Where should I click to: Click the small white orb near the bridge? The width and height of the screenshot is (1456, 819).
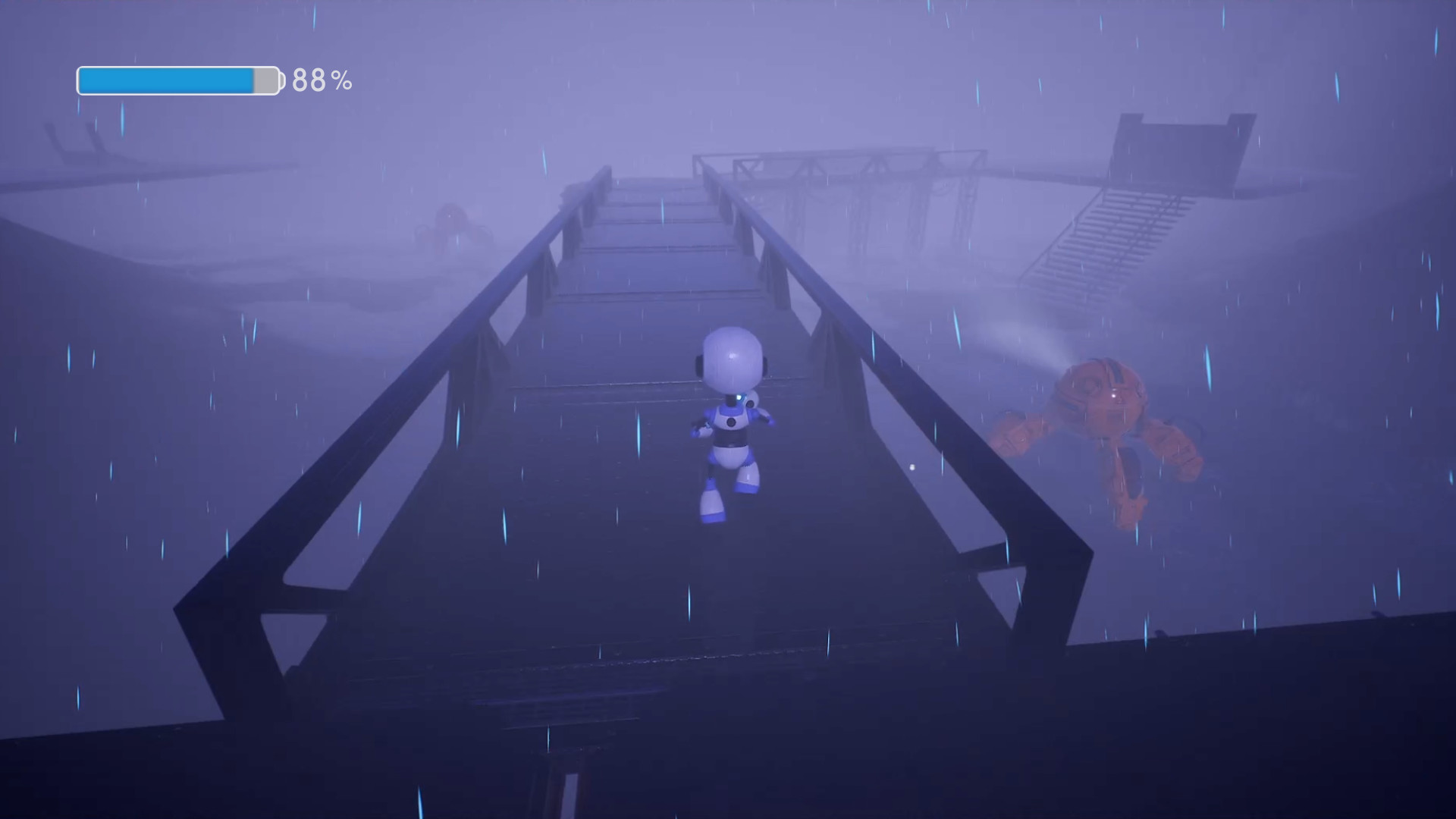pos(911,467)
